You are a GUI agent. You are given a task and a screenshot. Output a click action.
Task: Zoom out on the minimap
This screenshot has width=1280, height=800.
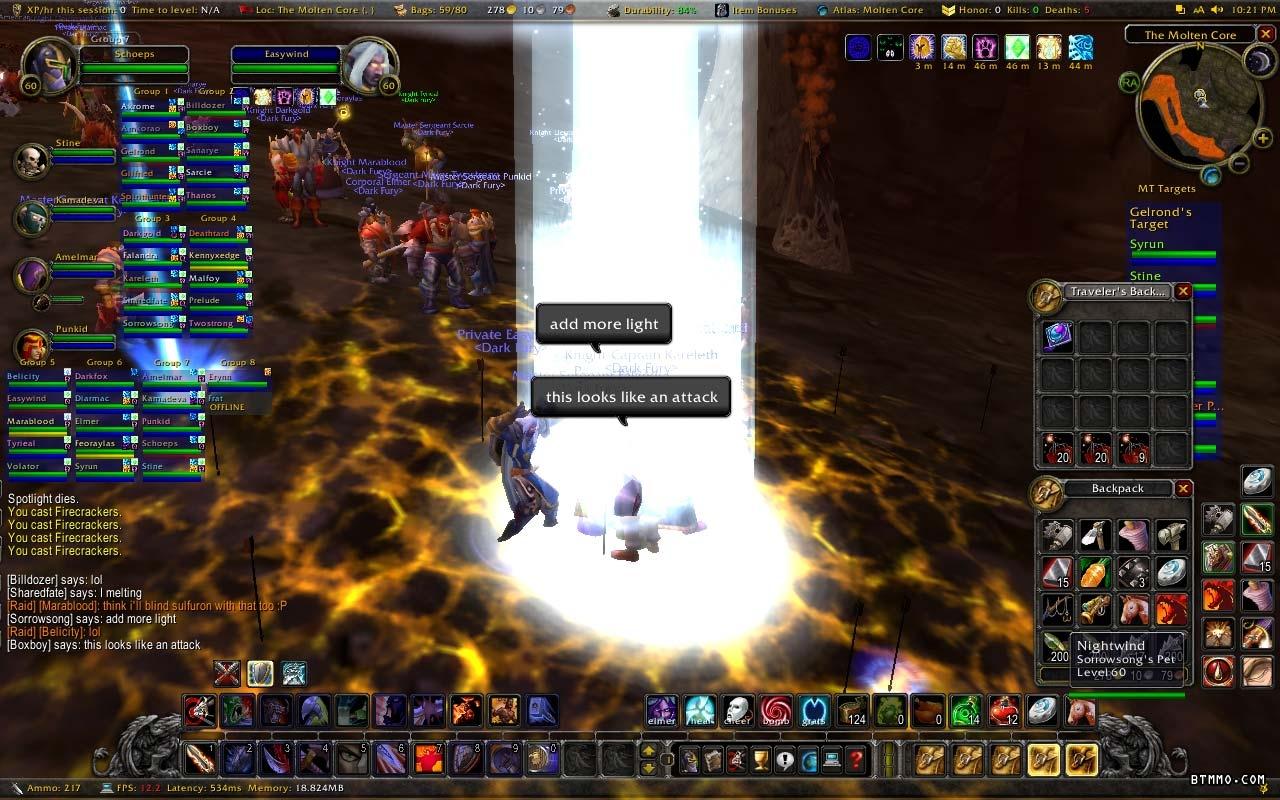1238,164
